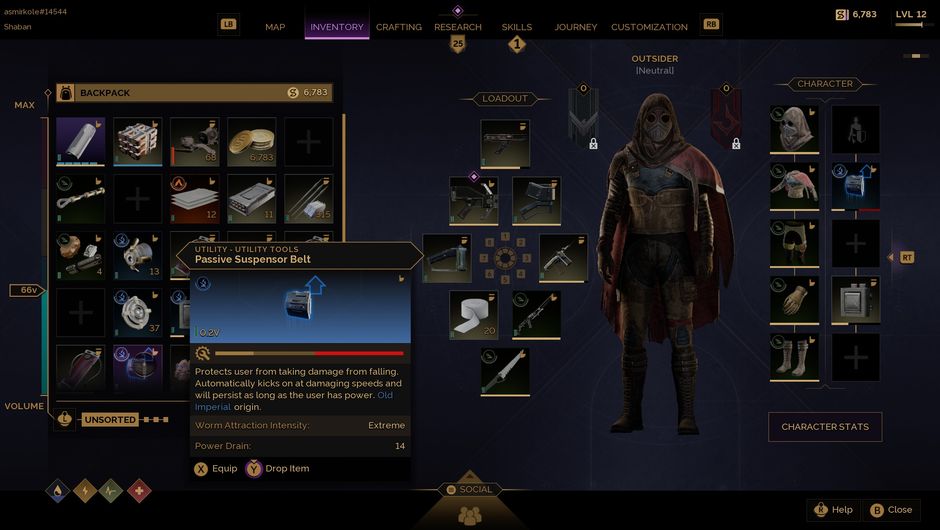
Task: Switch to the Map tab
Action: click(275, 27)
